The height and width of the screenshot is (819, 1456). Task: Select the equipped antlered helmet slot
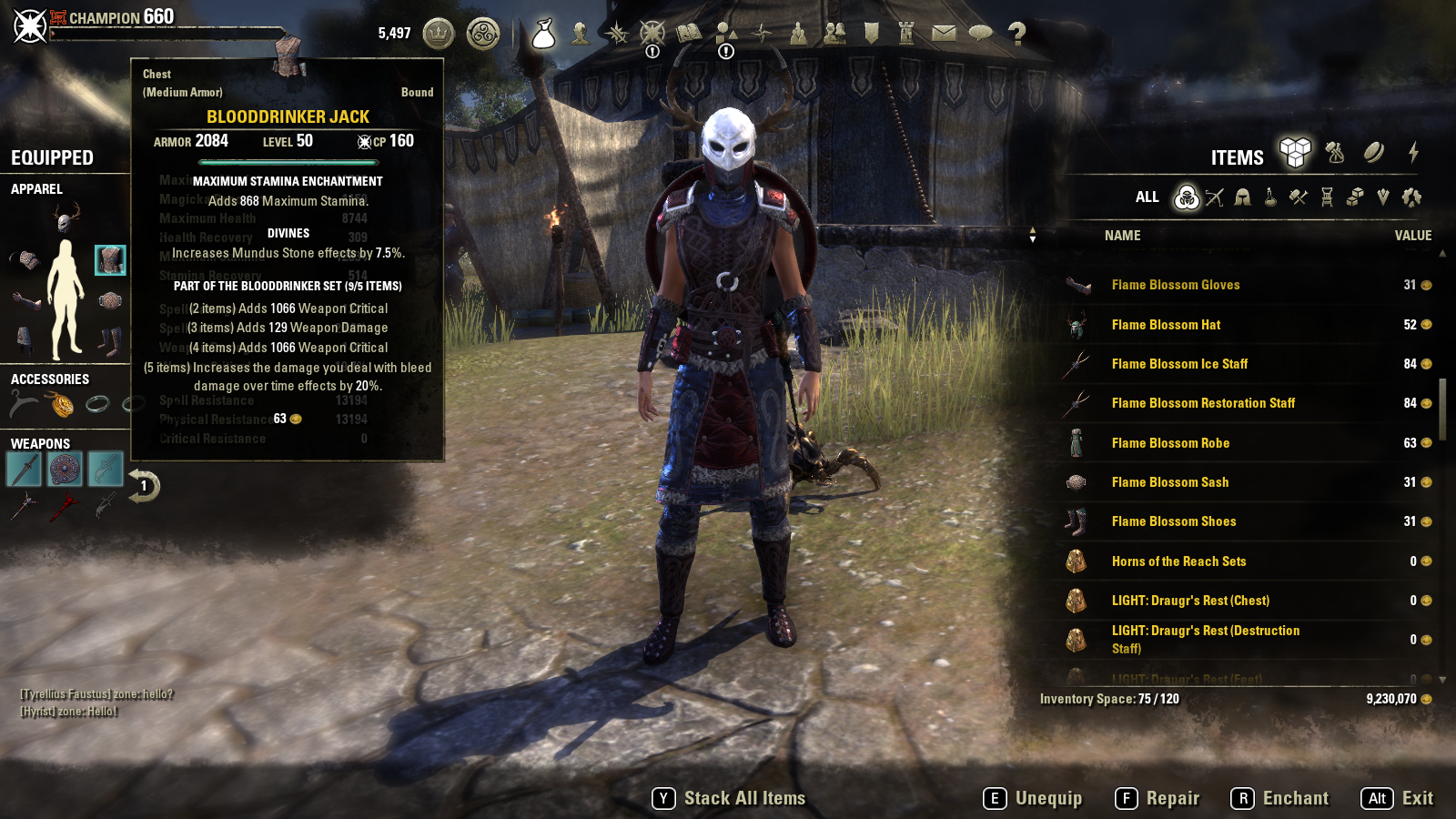point(66,218)
